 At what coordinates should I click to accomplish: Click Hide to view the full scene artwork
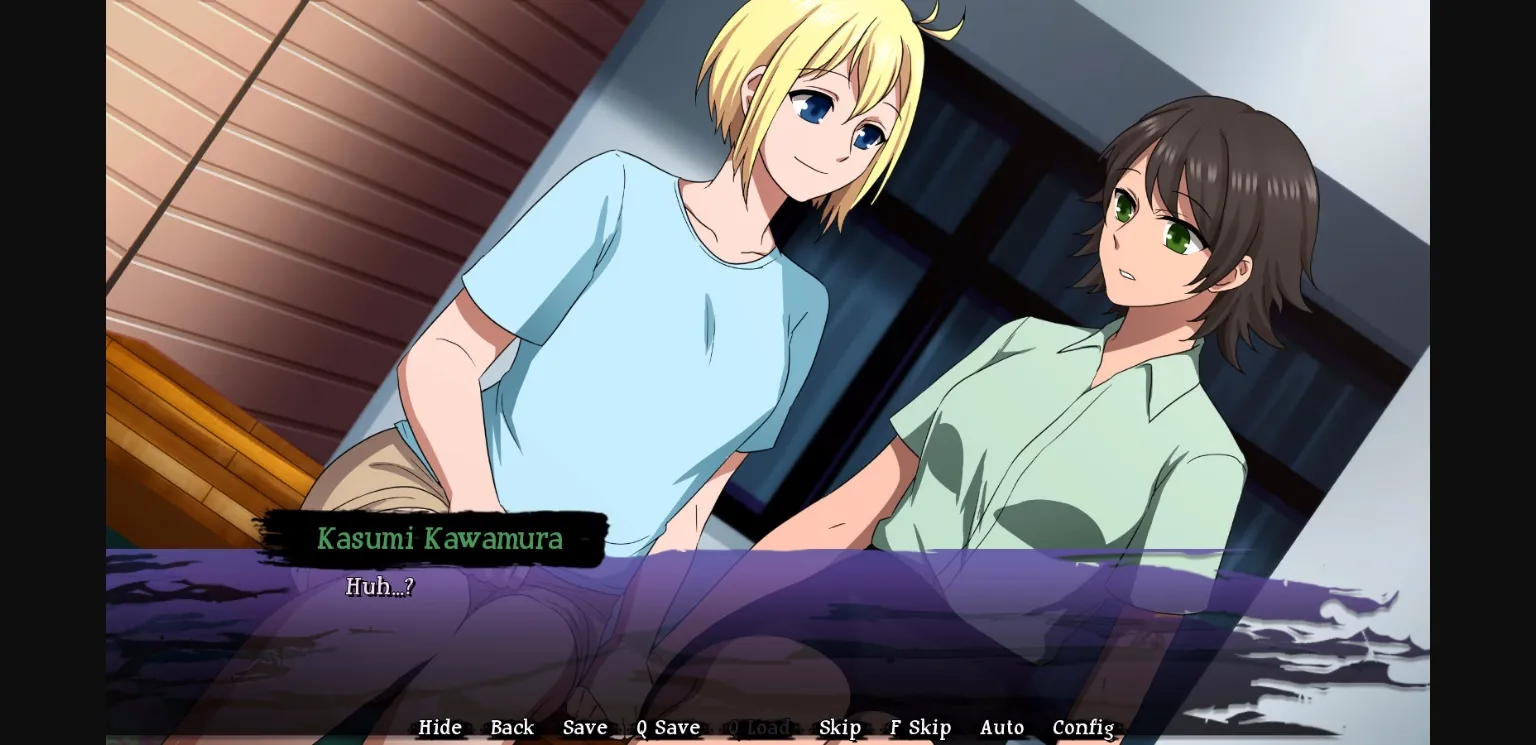point(439,727)
